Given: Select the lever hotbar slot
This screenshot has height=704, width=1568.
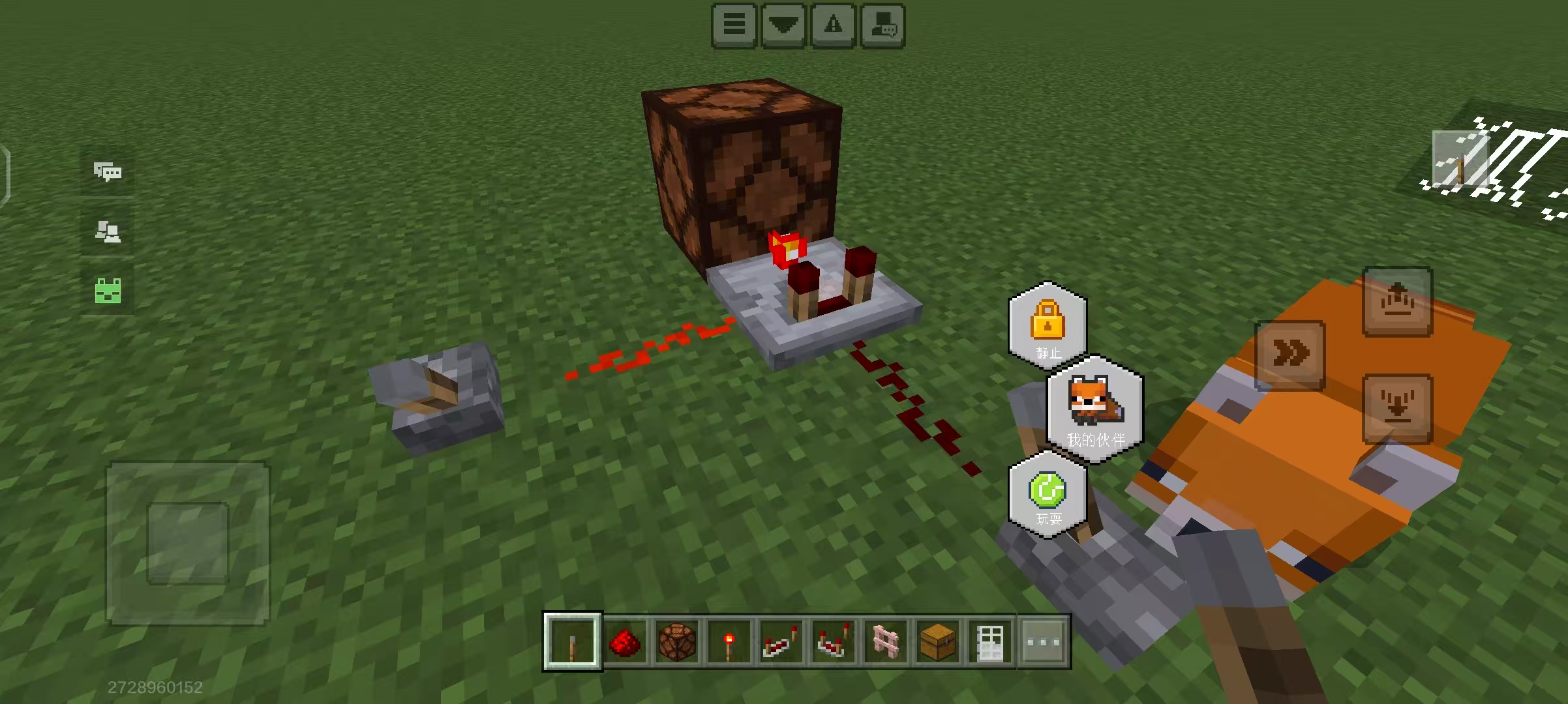Looking at the screenshot, I should pos(572,642).
